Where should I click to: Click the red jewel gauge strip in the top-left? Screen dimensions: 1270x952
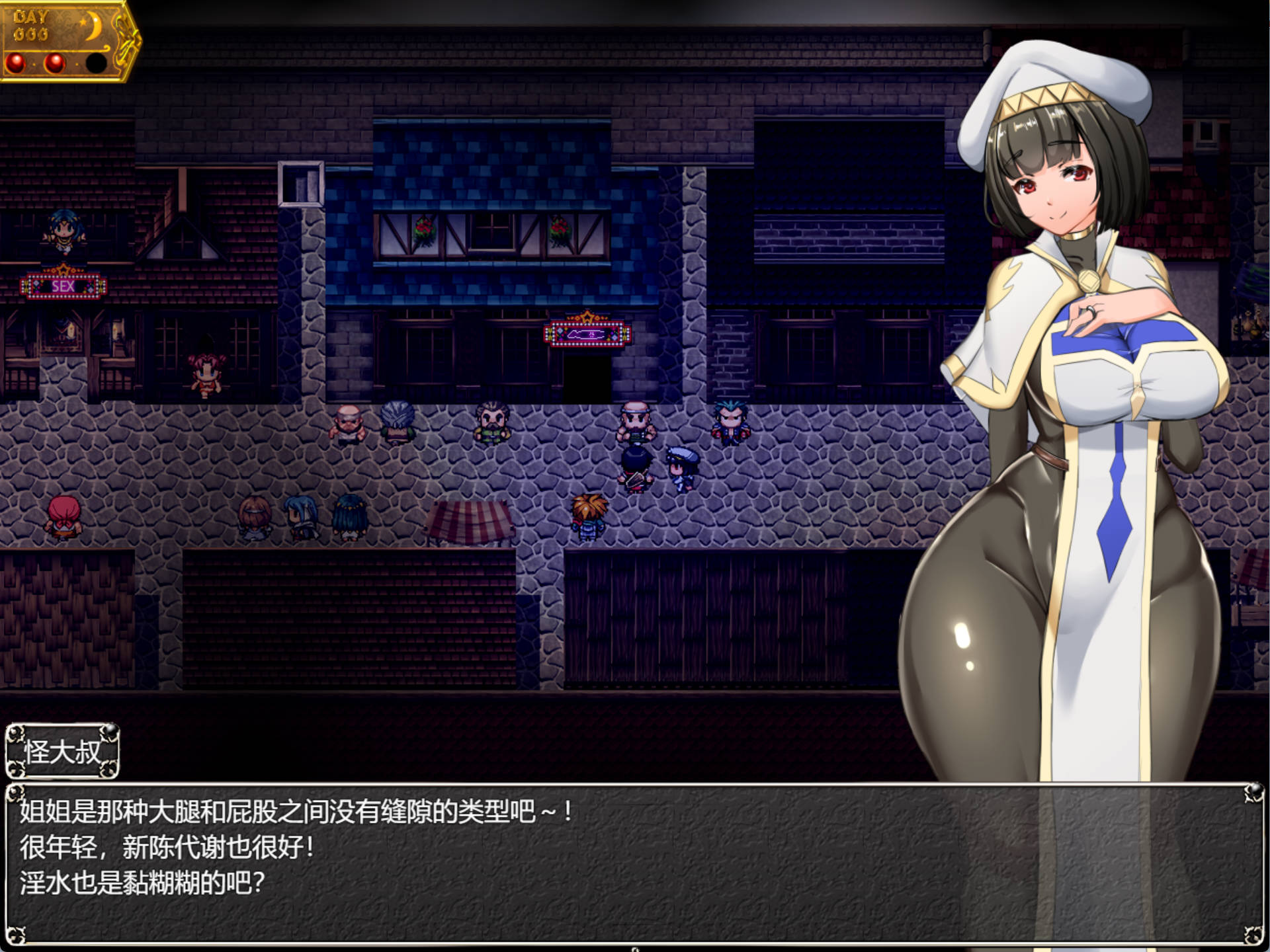point(56,63)
